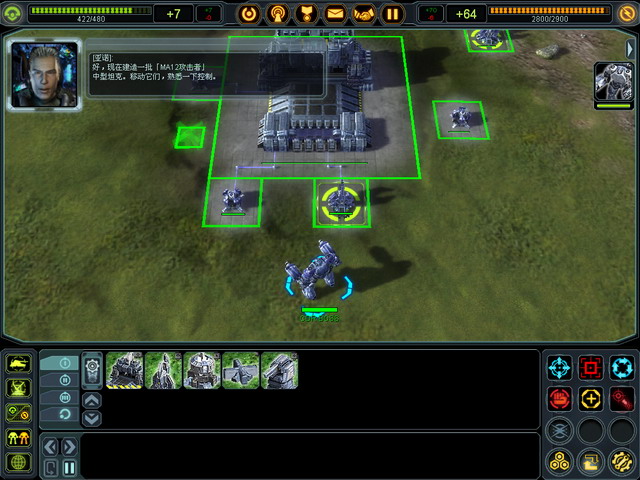Toggle the globe map overlay button

click(x=17, y=463)
